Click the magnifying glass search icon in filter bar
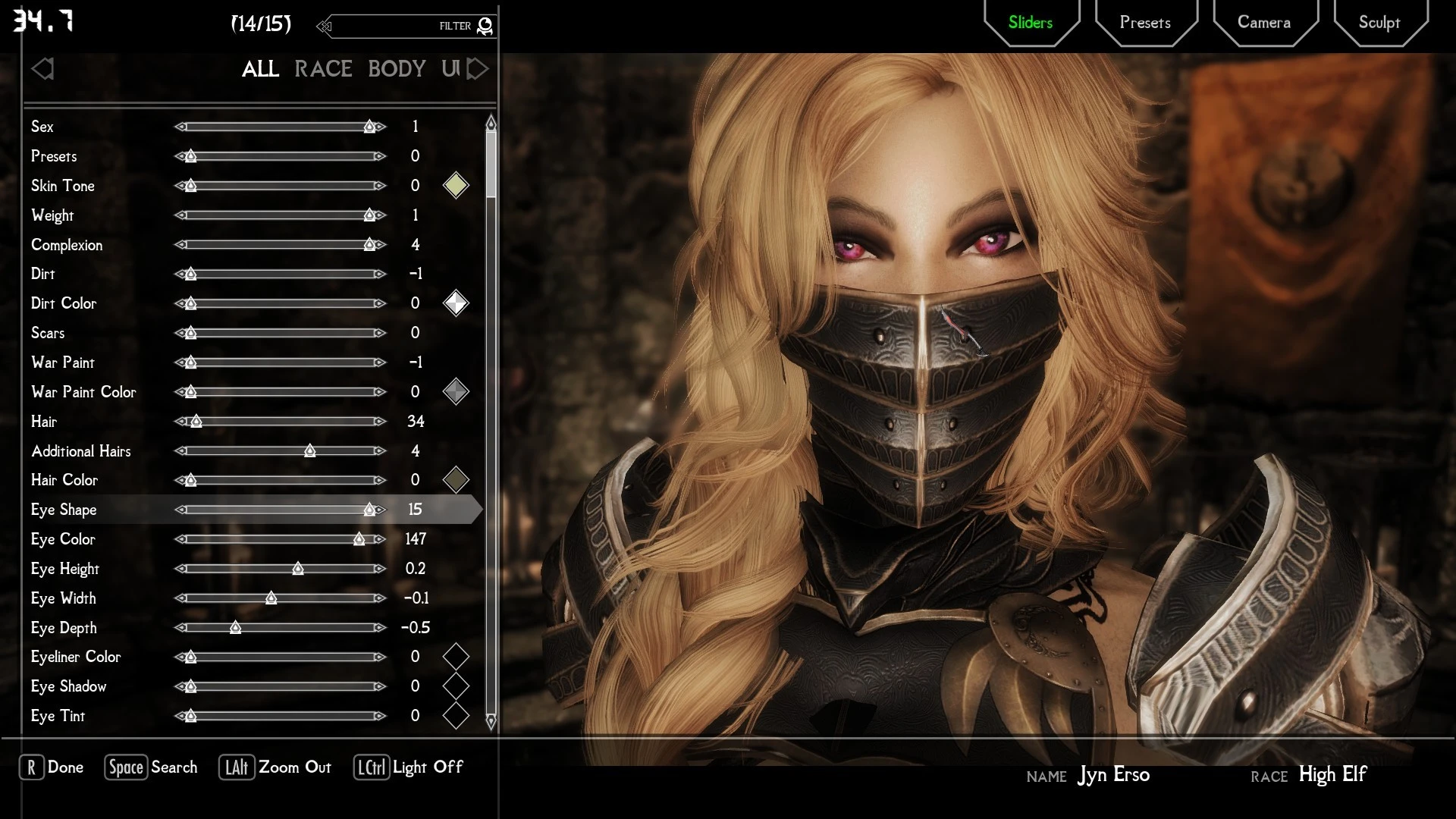 485,25
